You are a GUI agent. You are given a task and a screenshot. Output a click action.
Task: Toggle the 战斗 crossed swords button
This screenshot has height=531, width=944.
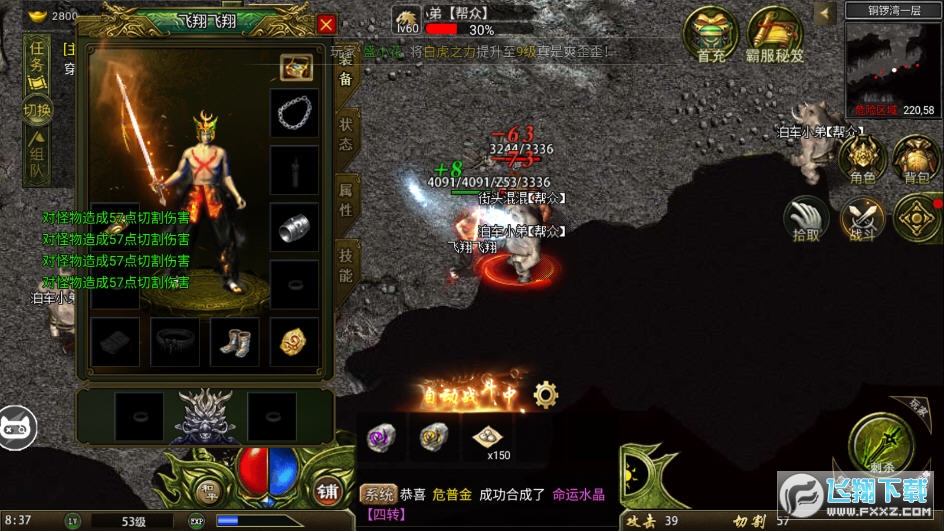(x=861, y=219)
